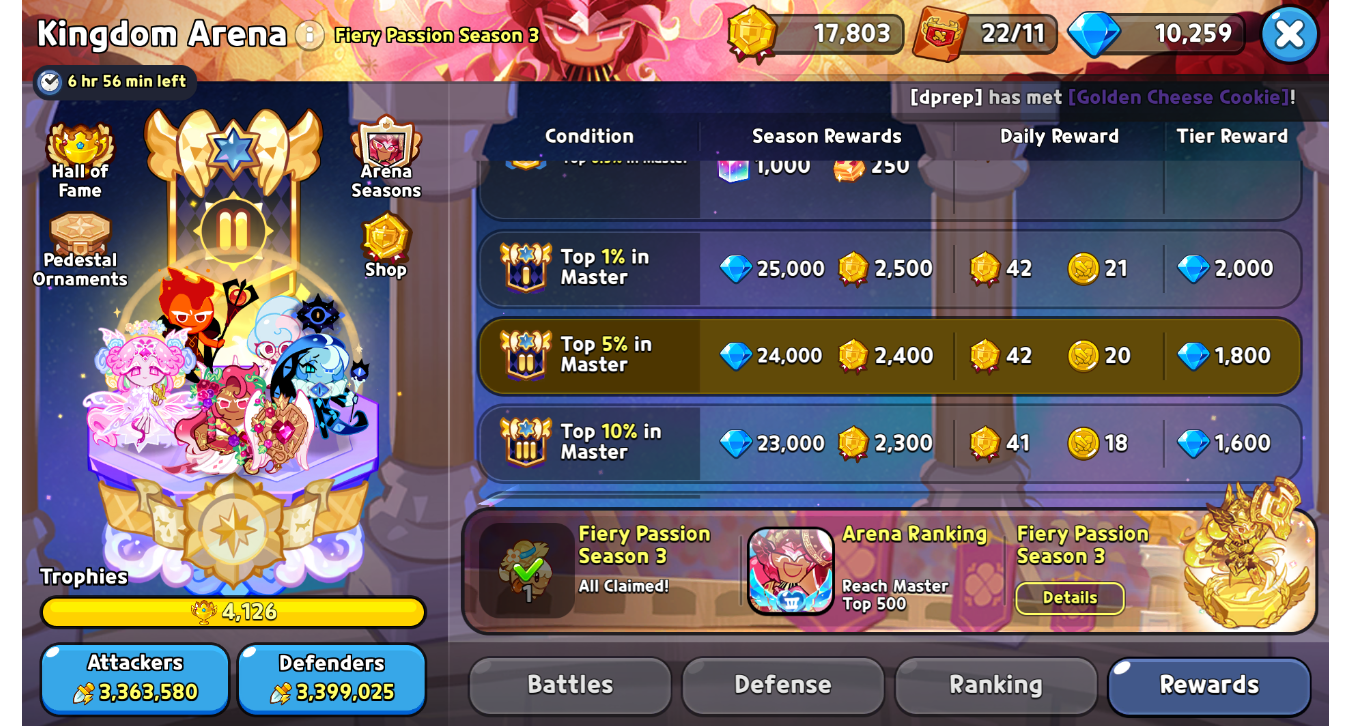Switch to the Battles tab
The height and width of the screenshot is (726, 1350).
tap(570, 685)
